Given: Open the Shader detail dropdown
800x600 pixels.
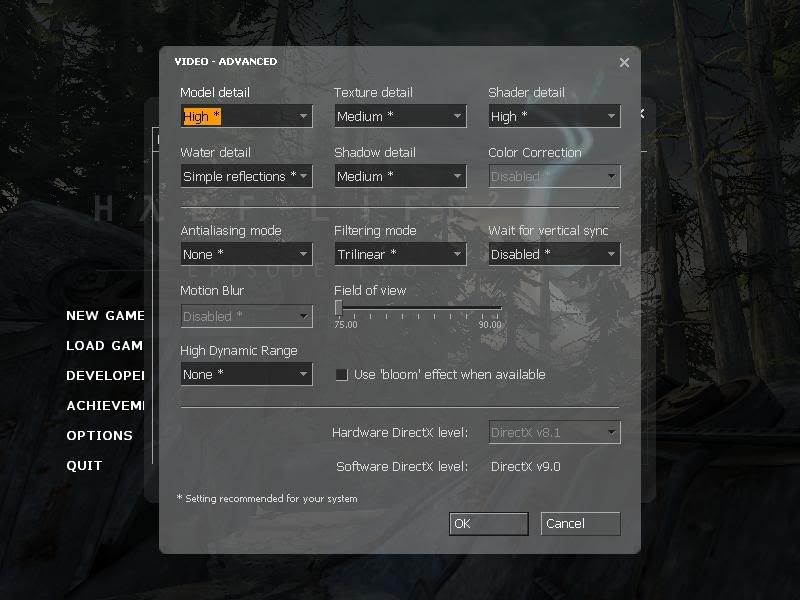Looking at the screenshot, I should point(554,116).
